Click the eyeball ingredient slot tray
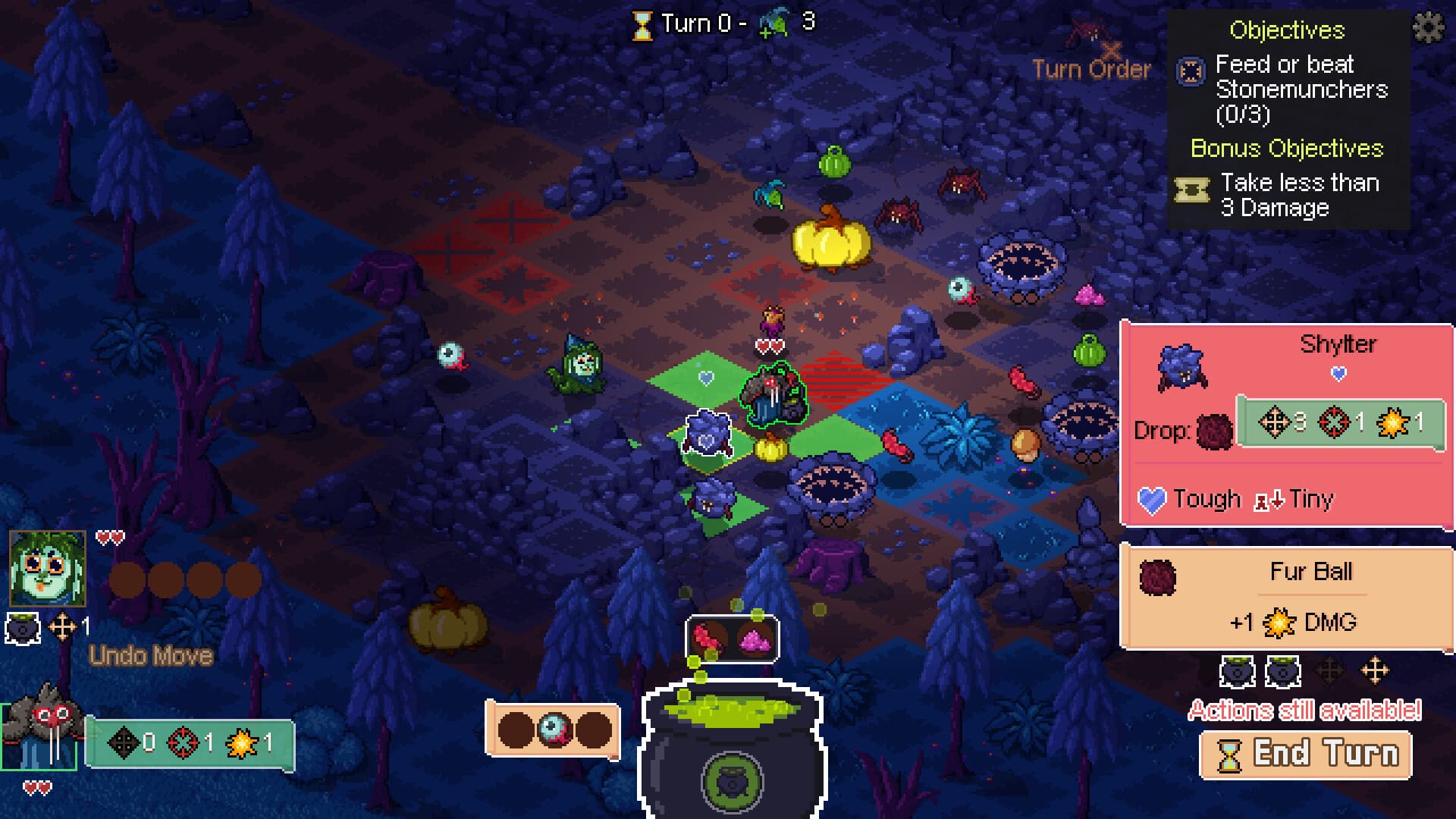Image resolution: width=1456 pixels, height=819 pixels. tap(554, 730)
